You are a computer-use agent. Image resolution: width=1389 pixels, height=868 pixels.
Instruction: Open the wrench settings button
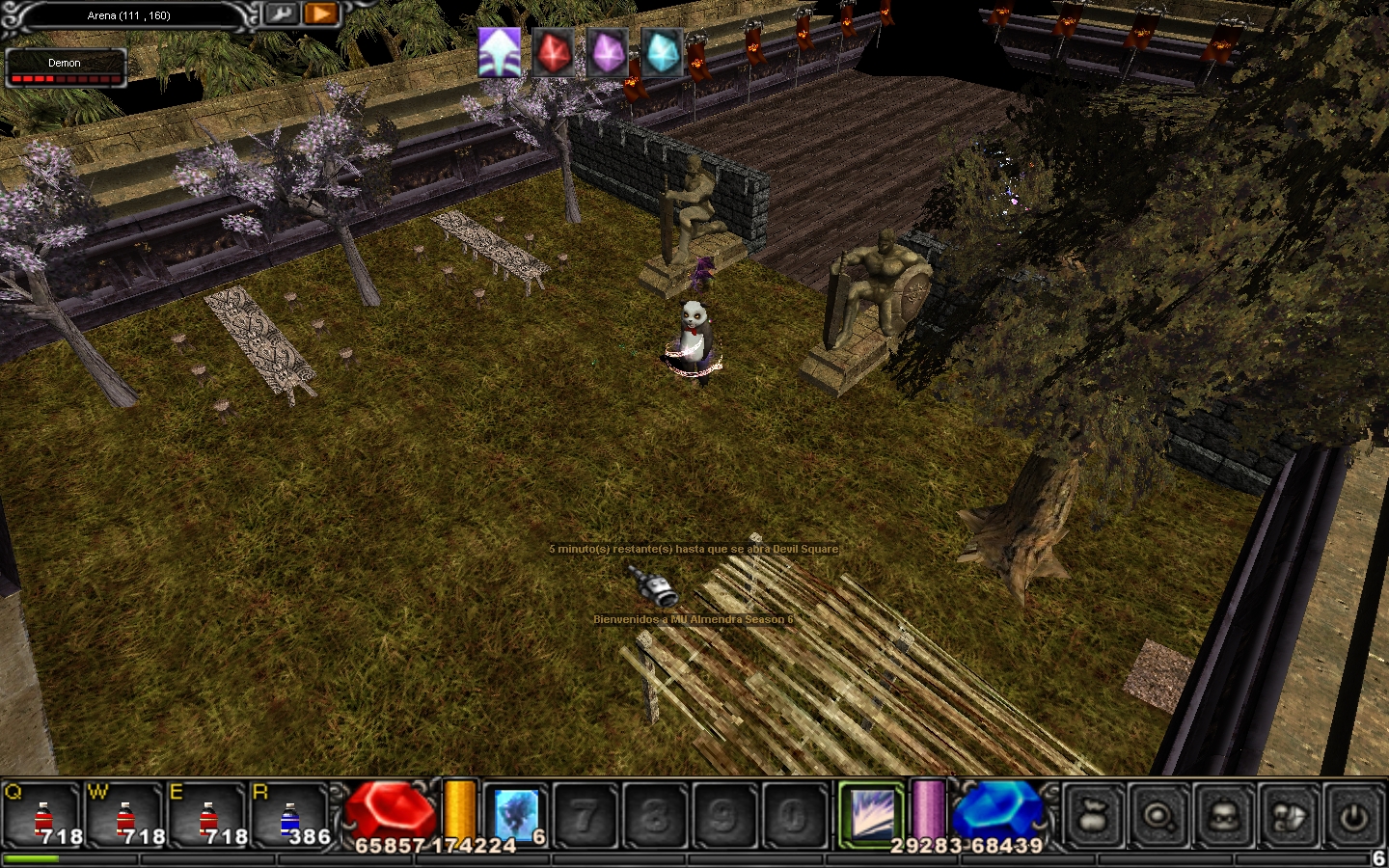pos(281,14)
